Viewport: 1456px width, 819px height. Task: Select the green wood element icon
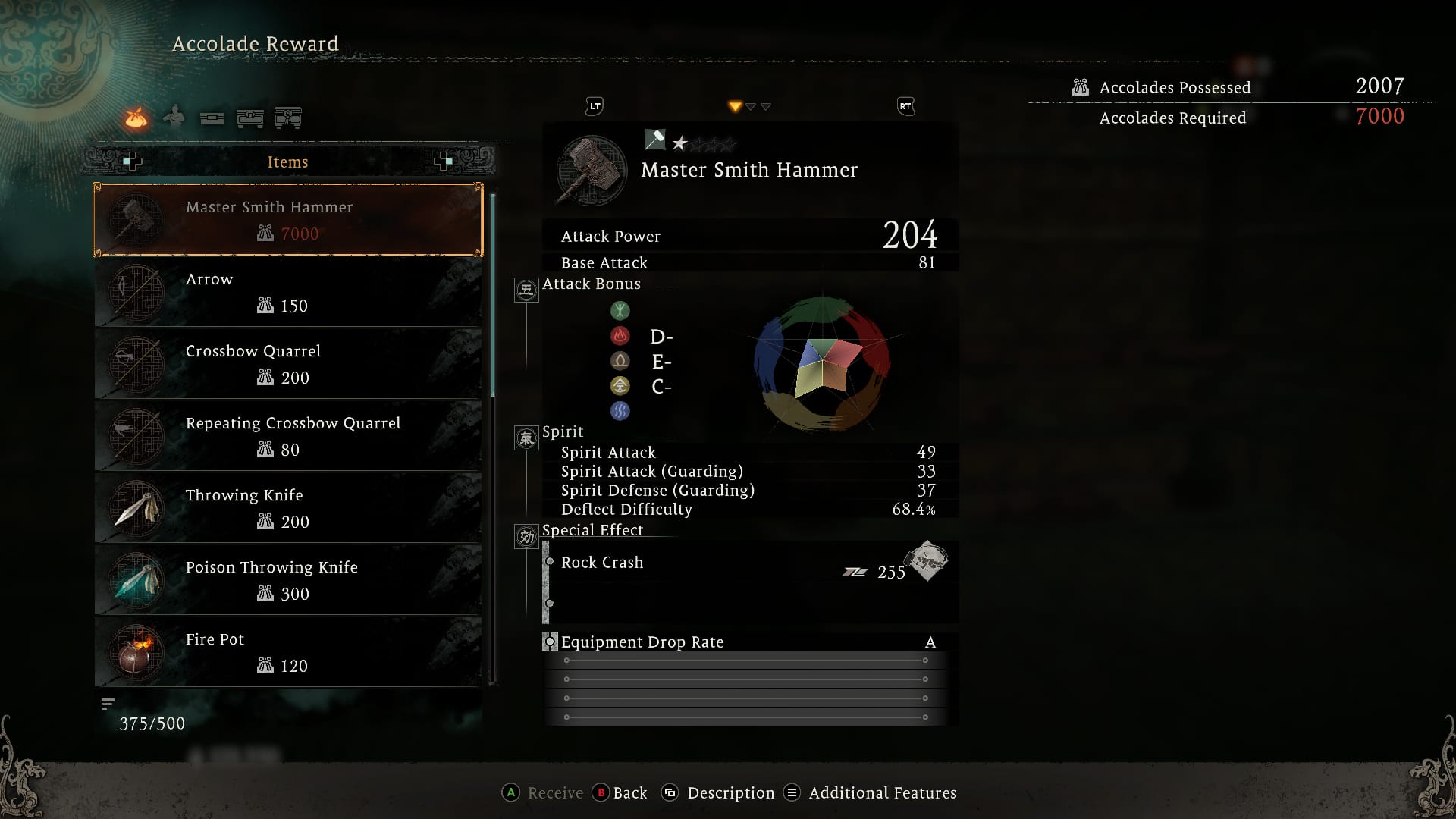click(621, 311)
